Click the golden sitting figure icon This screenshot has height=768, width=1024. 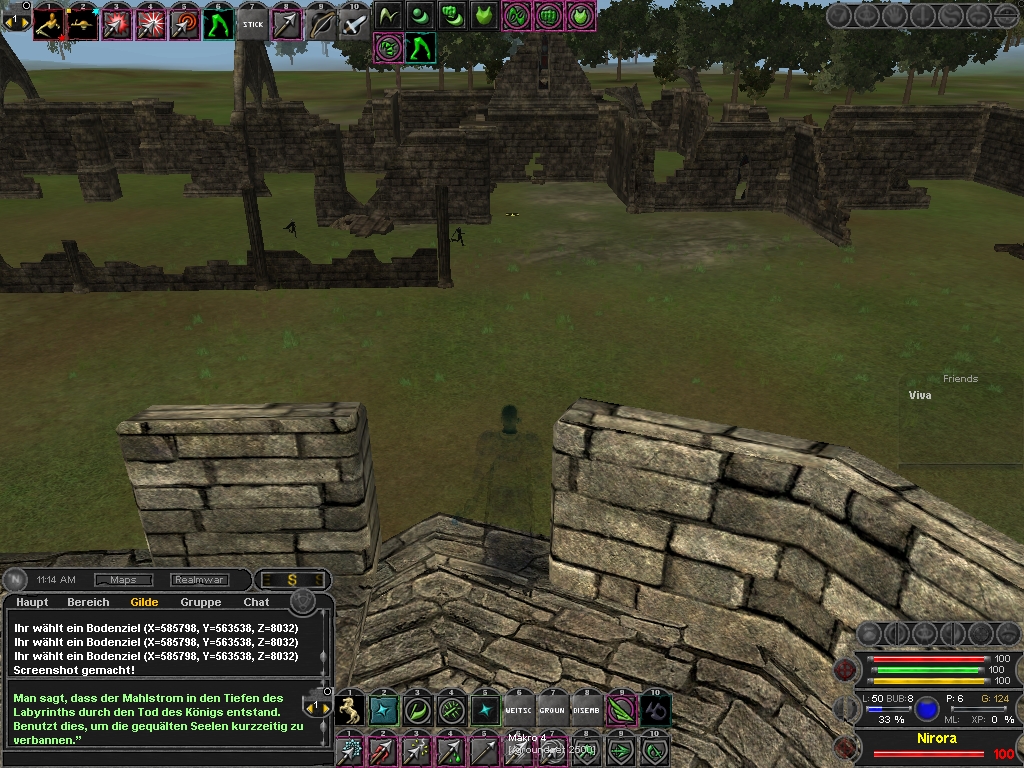coord(49,24)
